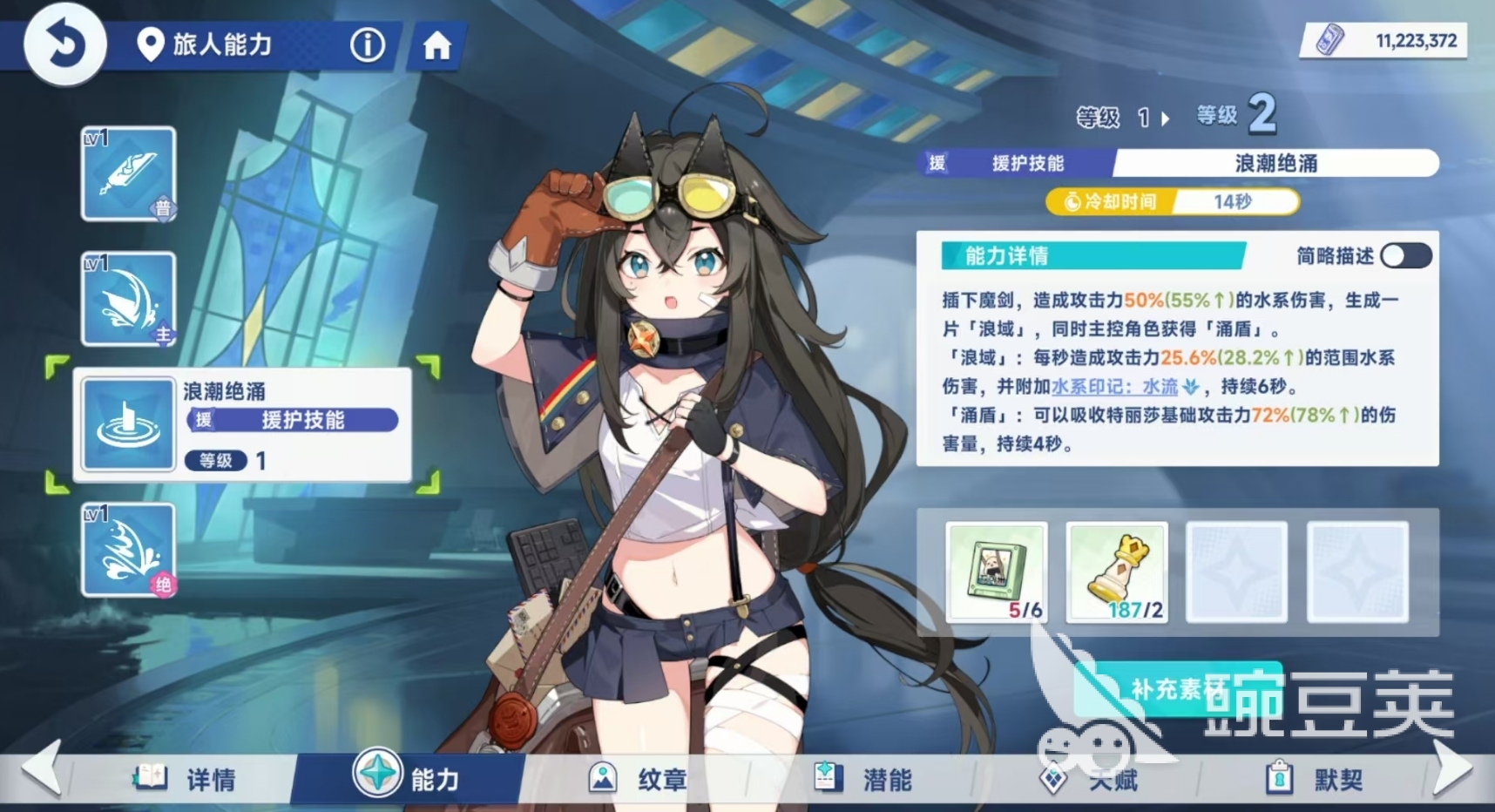1495x812 pixels.
Task: Select the LV1 ultimate skill icon marked 绝
Action: [128, 550]
